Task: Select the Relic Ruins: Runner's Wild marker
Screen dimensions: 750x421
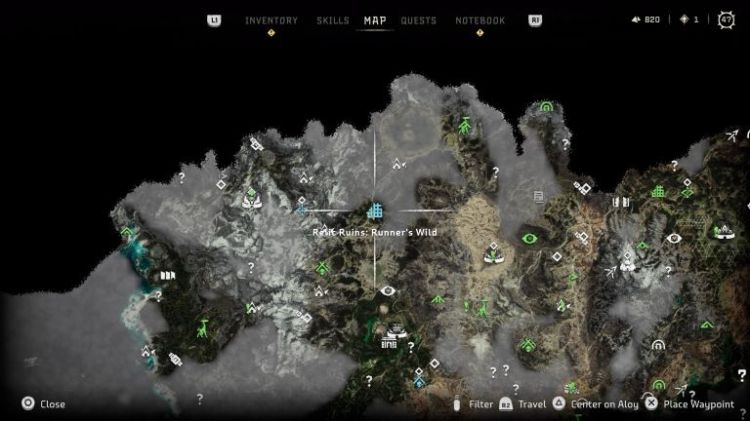Action: pos(375,211)
